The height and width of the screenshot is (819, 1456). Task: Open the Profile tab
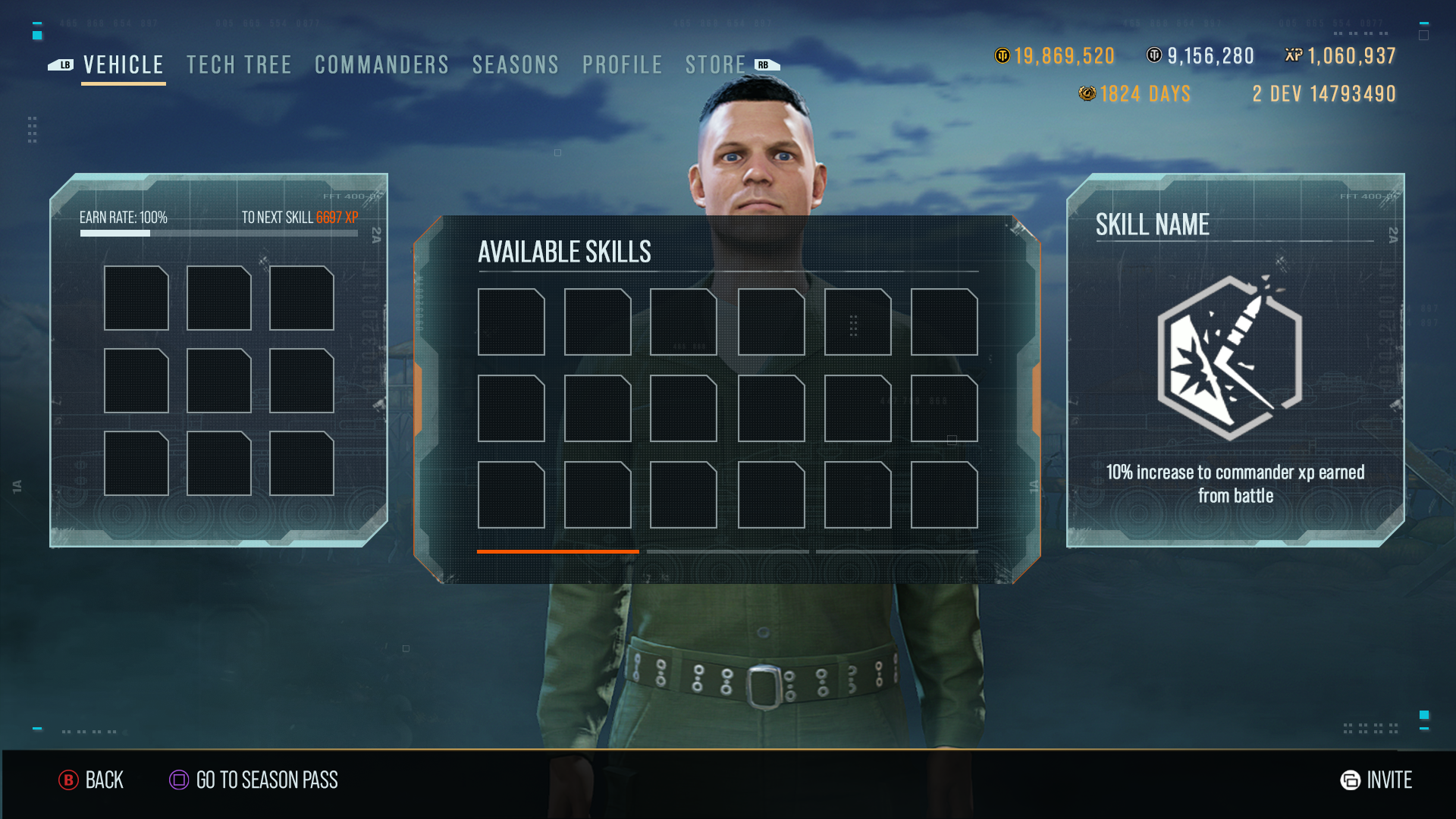[x=623, y=65]
